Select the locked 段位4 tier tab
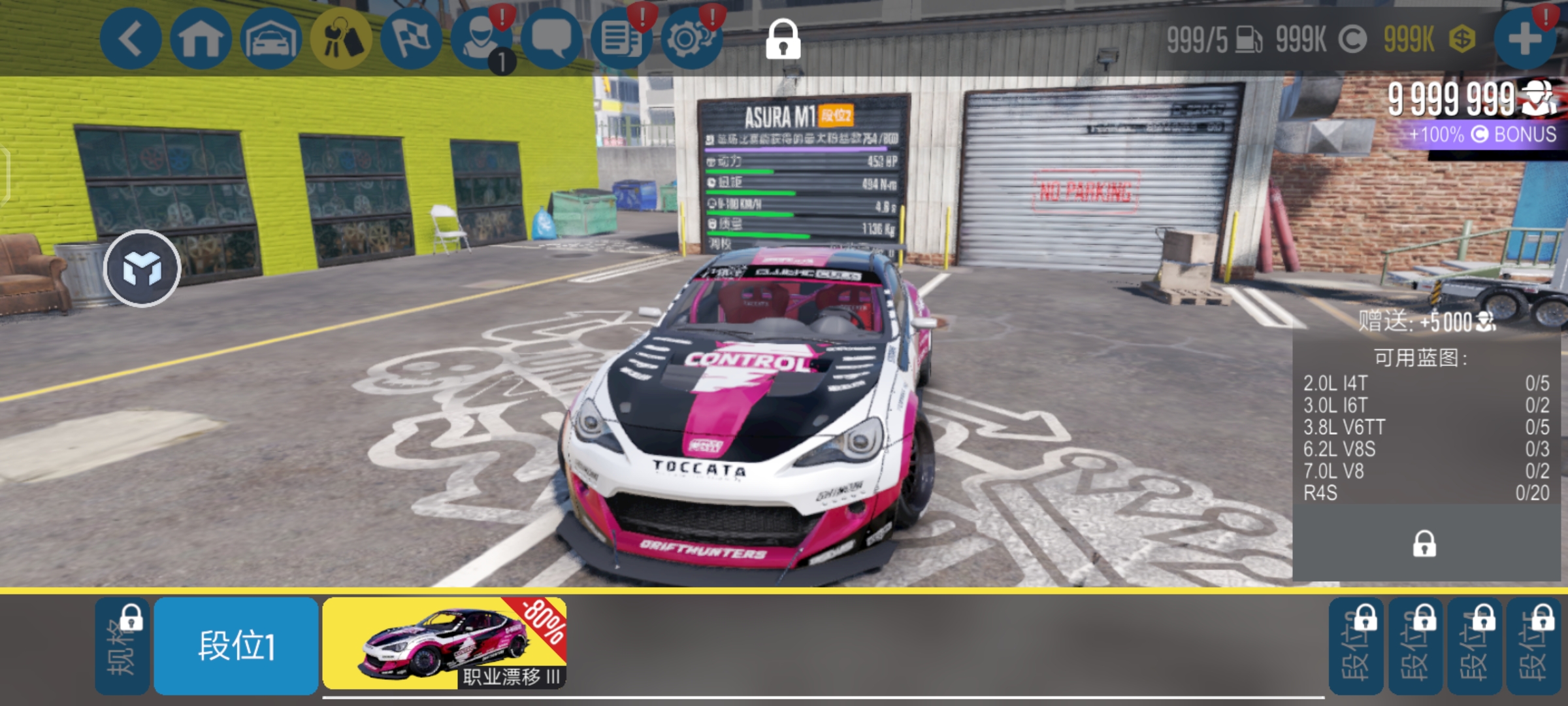The height and width of the screenshot is (706, 1568). 1474,646
